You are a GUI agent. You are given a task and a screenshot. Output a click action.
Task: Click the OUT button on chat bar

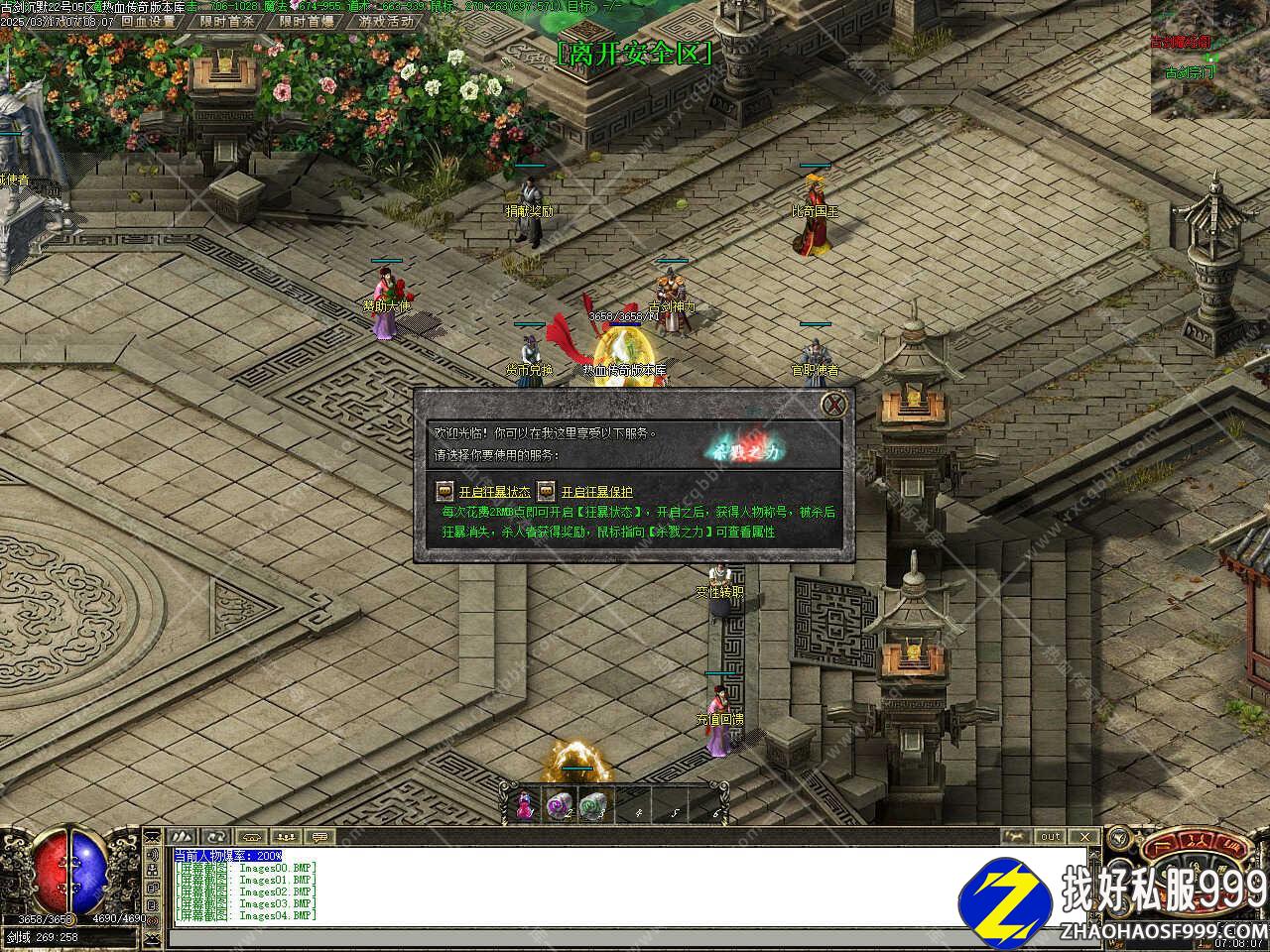coord(1050,837)
